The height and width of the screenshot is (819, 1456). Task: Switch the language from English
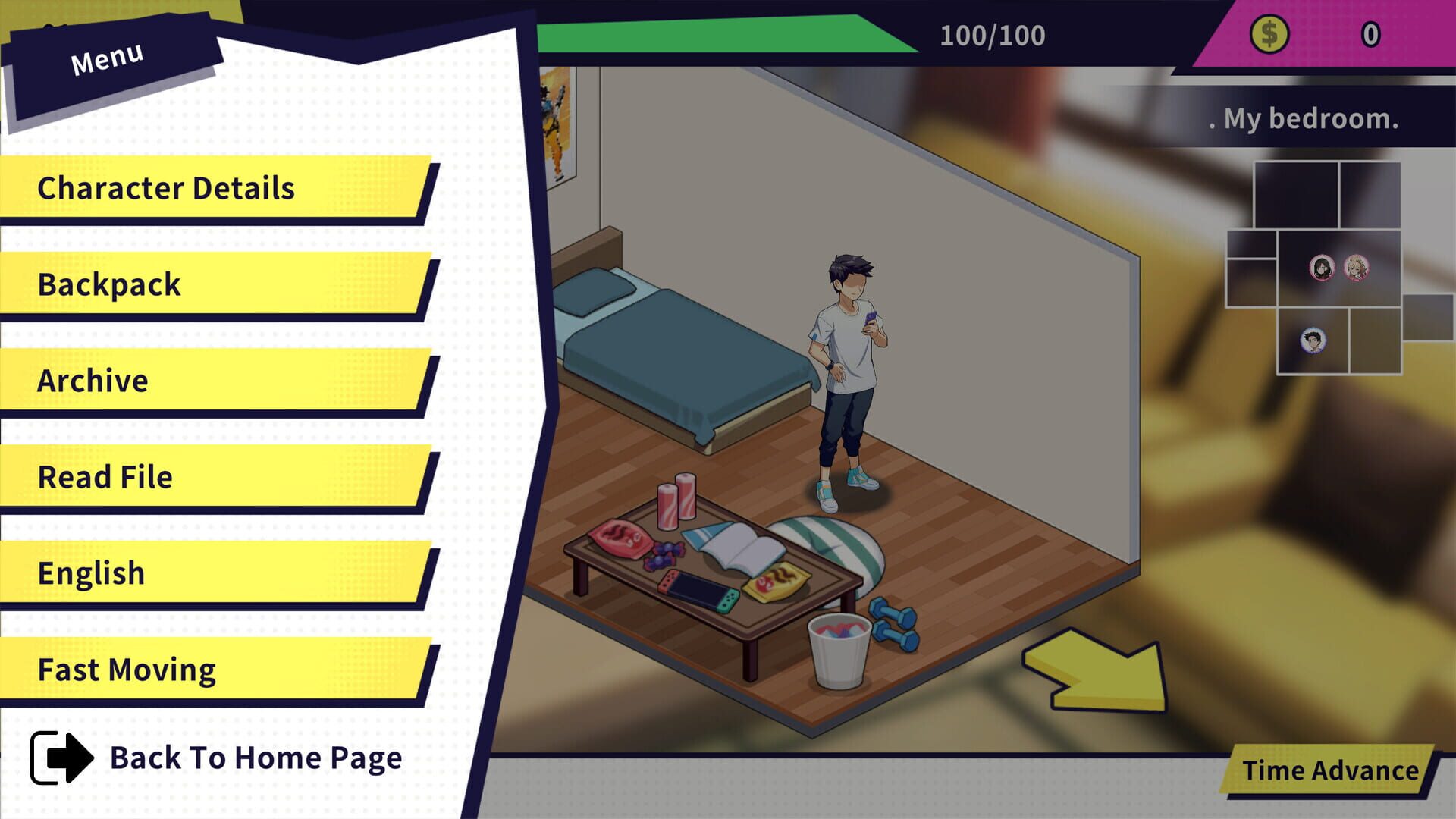click(93, 573)
